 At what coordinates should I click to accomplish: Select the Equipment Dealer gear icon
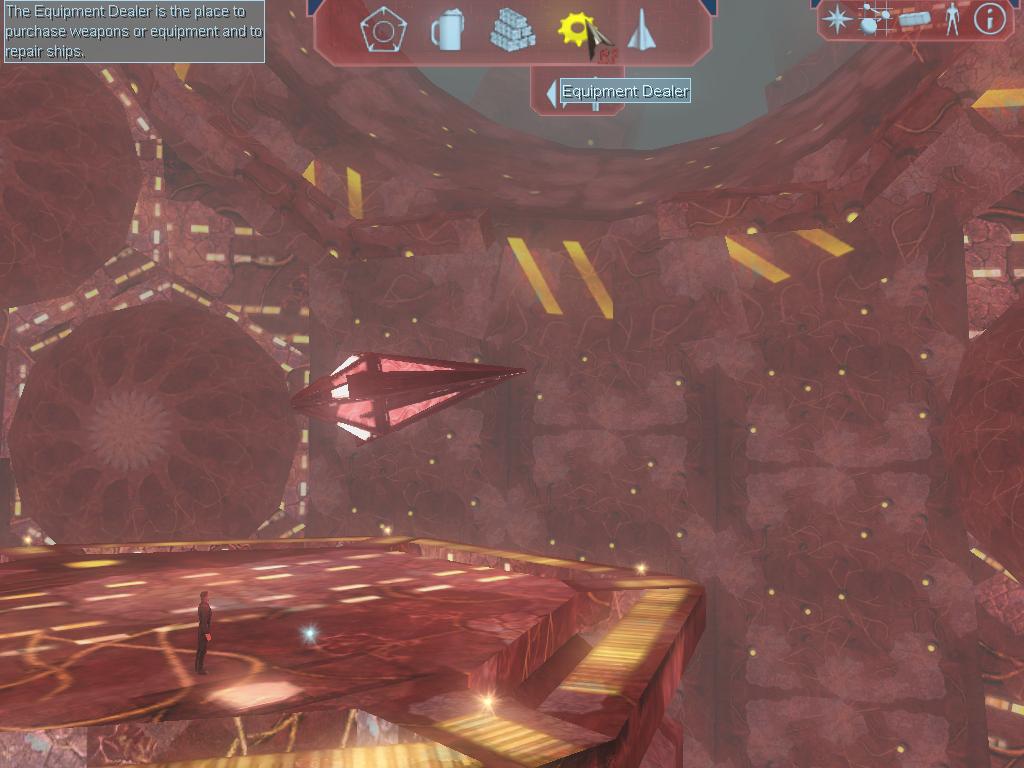(577, 29)
